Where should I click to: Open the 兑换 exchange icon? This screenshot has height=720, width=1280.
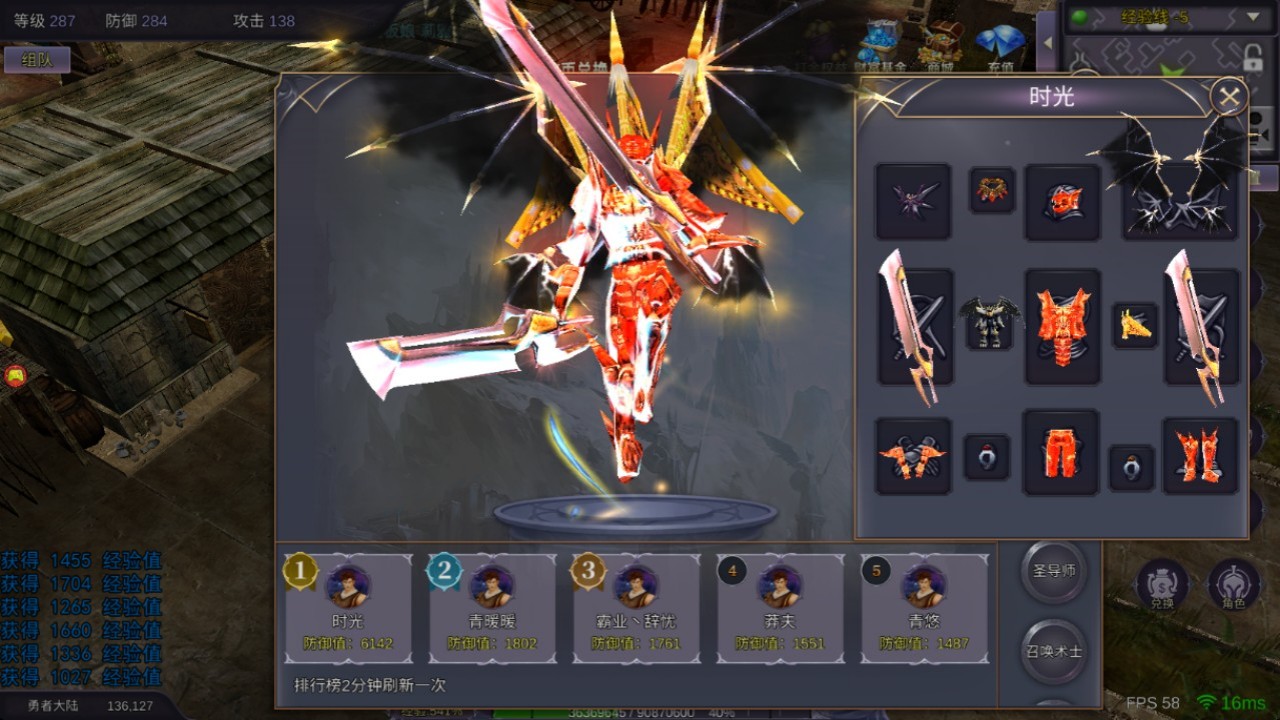[1162, 584]
